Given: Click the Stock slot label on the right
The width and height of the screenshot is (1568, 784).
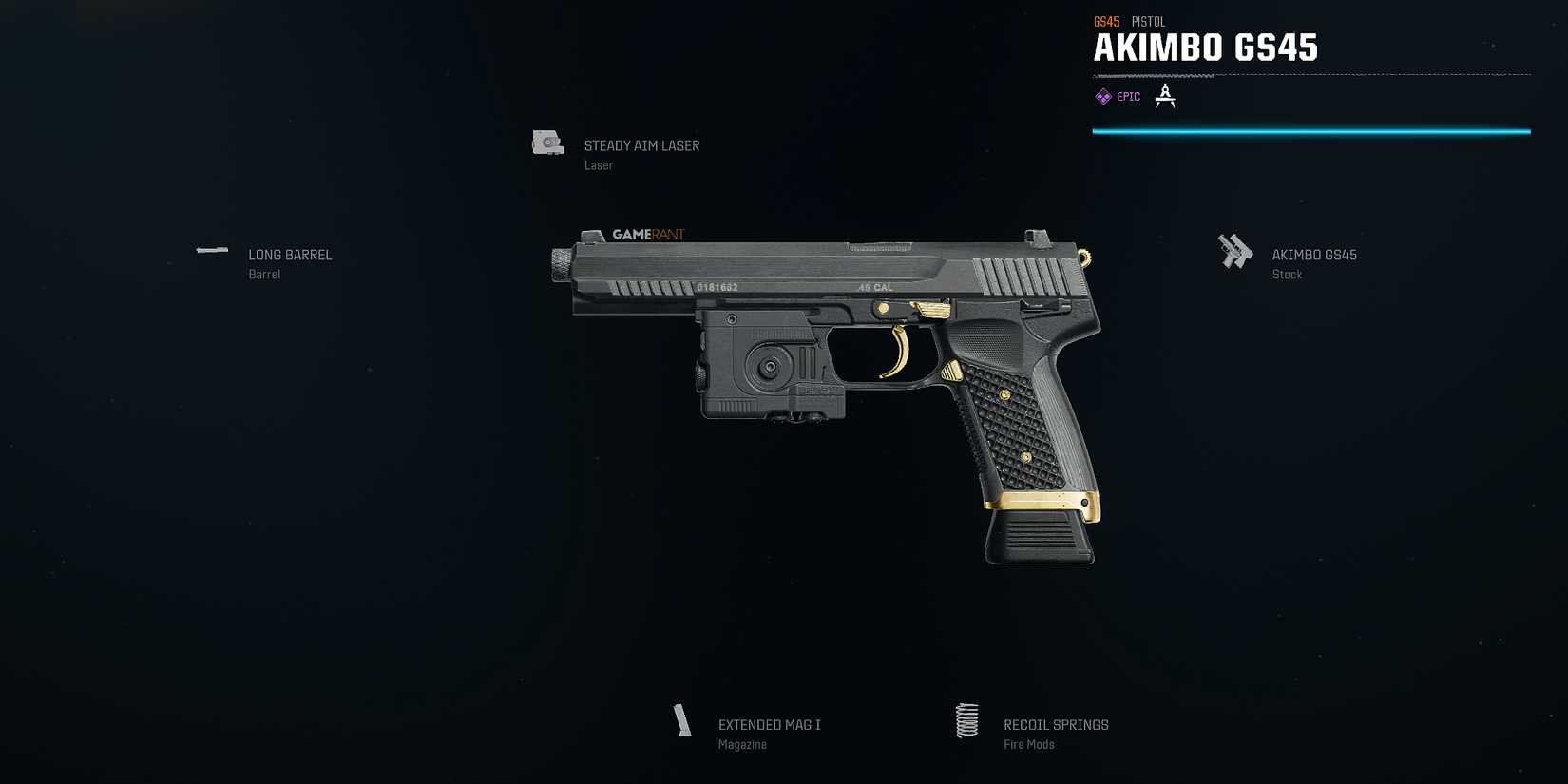Looking at the screenshot, I should click(1287, 274).
